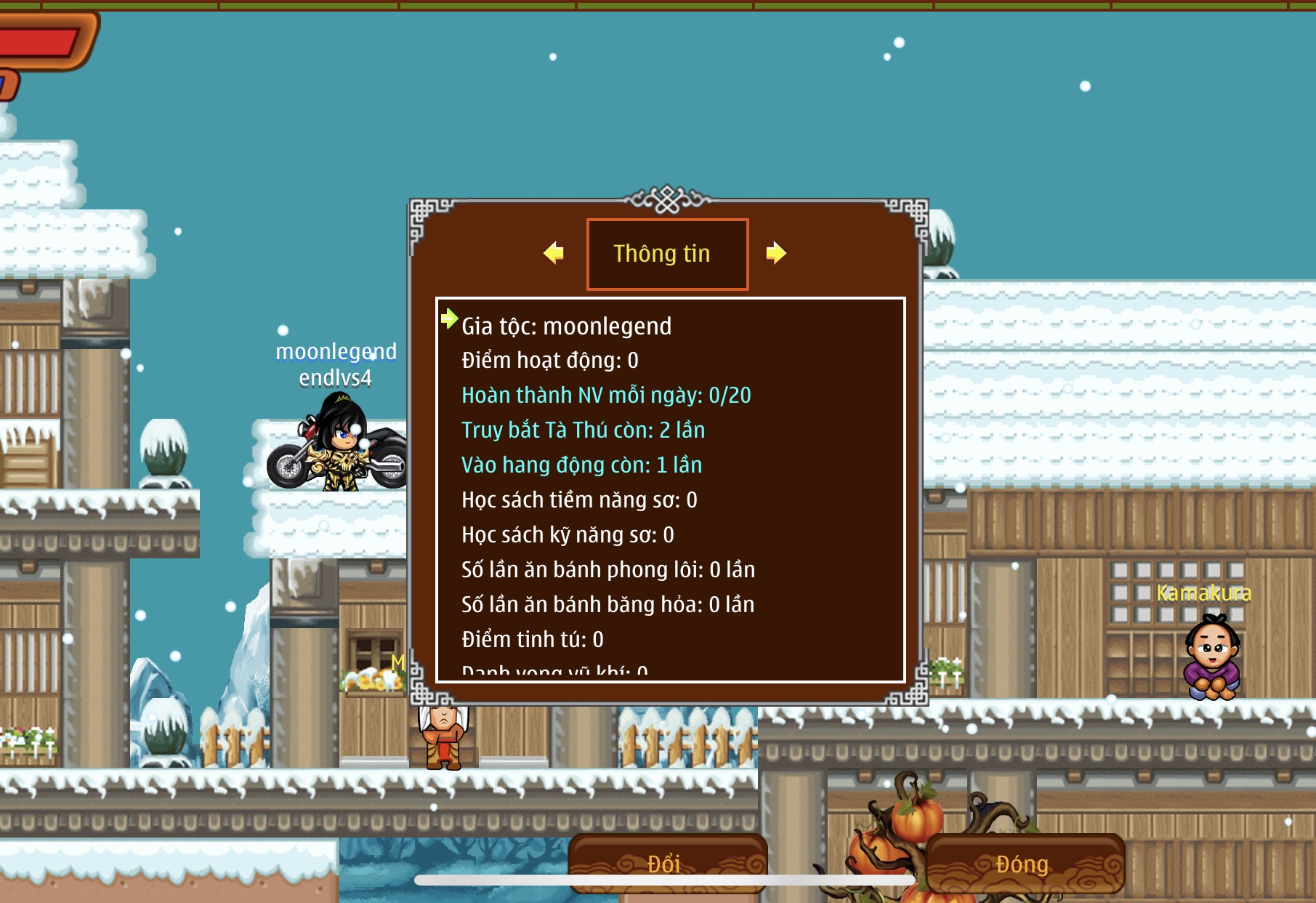The height and width of the screenshot is (903, 1316).
Task: Click the left yellow arrow beside Thông tin
Action: click(554, 253)
